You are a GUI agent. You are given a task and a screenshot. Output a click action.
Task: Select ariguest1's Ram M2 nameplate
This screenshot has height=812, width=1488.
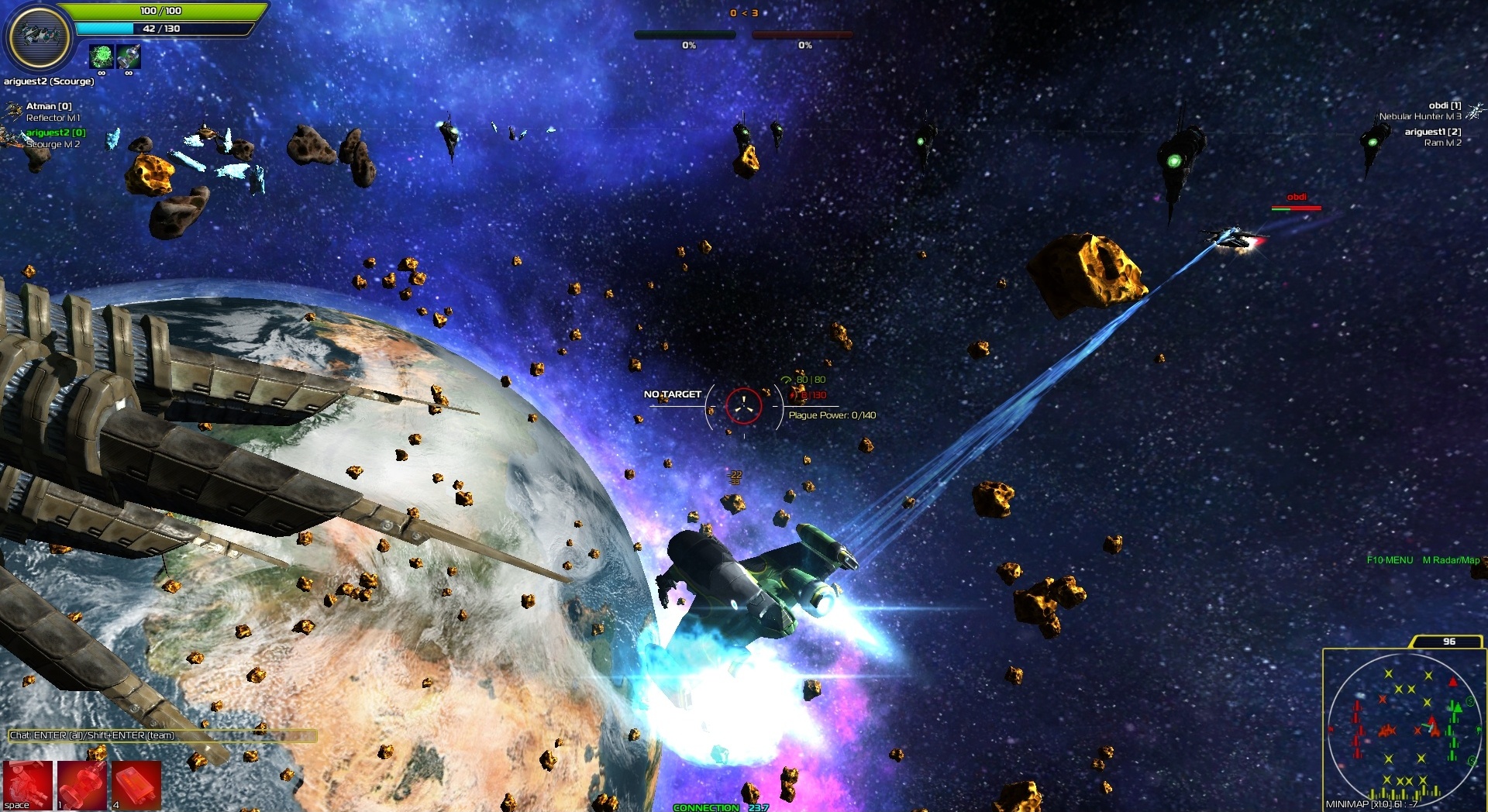[1432, 138]
